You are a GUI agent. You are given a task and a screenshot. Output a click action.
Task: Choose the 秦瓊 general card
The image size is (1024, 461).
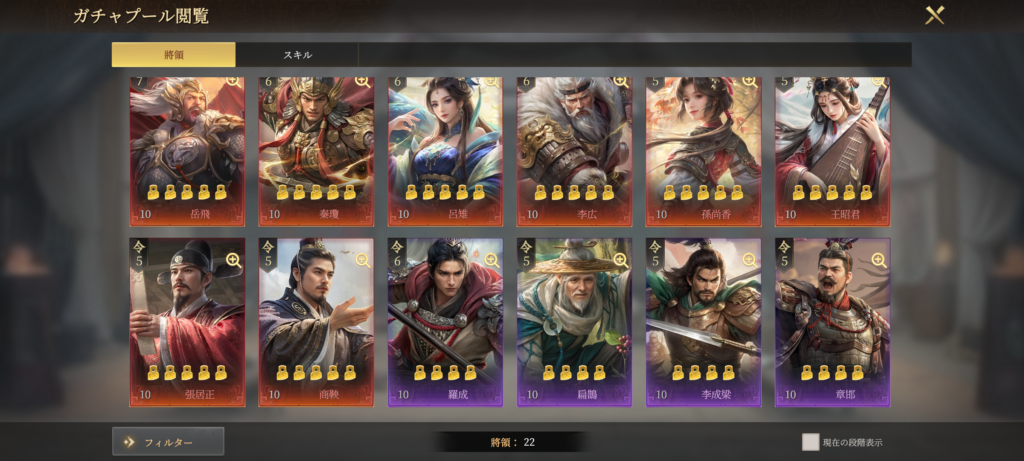tap(316, 150)
